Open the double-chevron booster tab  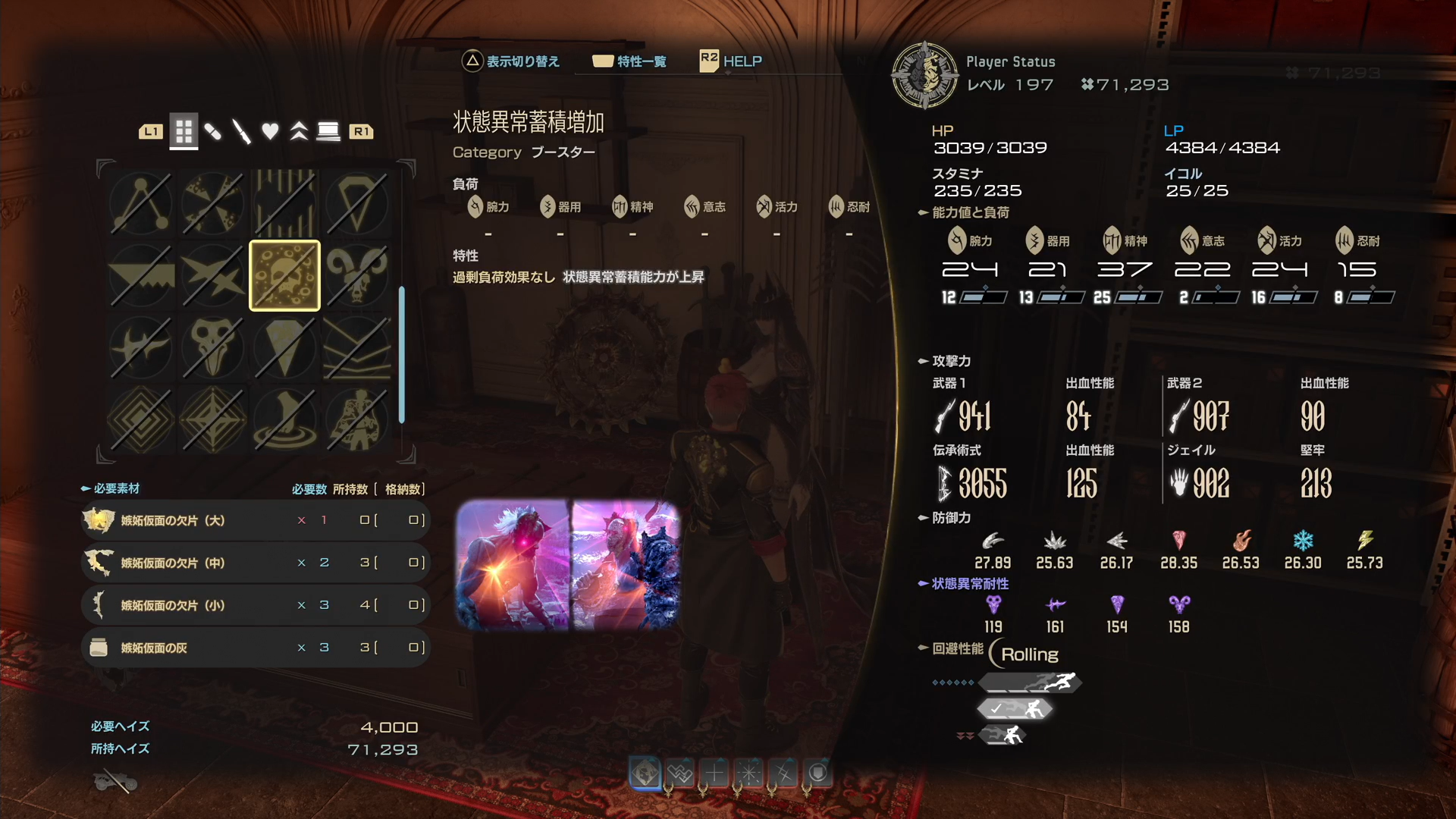coord(299,132)
